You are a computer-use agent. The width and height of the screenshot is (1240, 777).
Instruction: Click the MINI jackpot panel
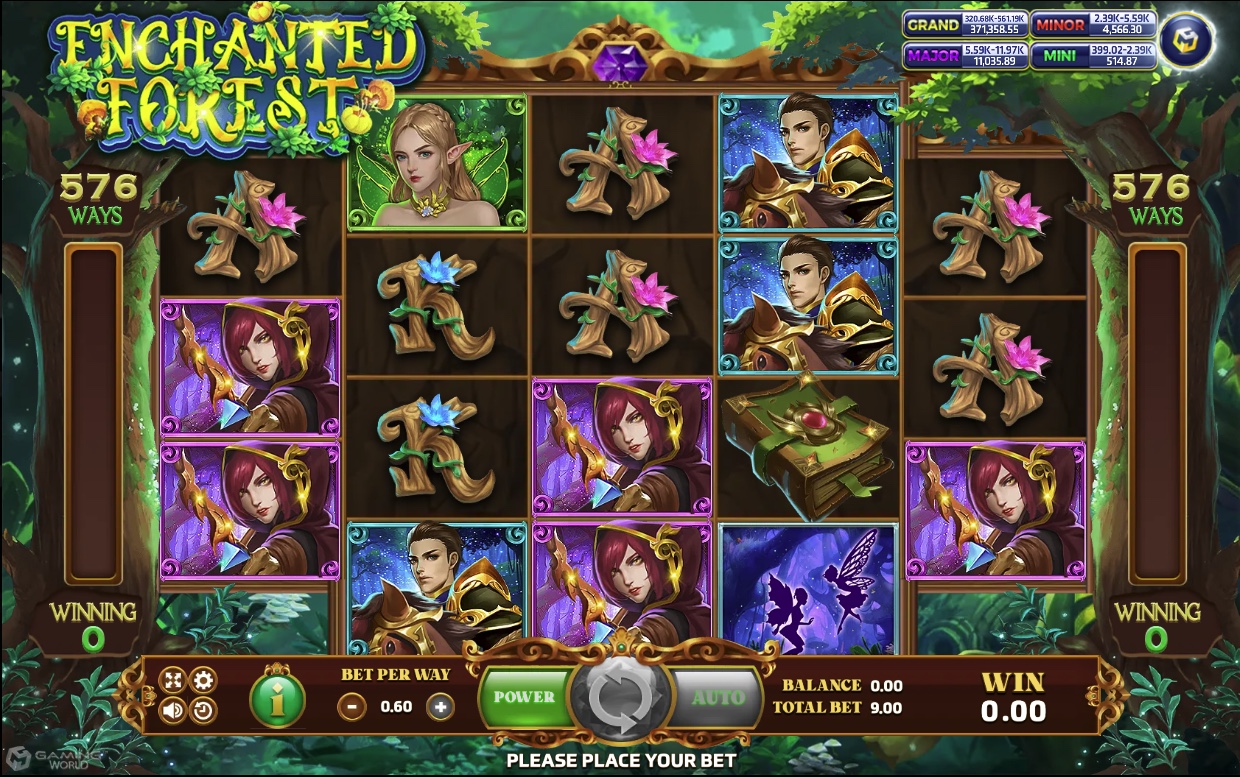(x=1092, y=56)
